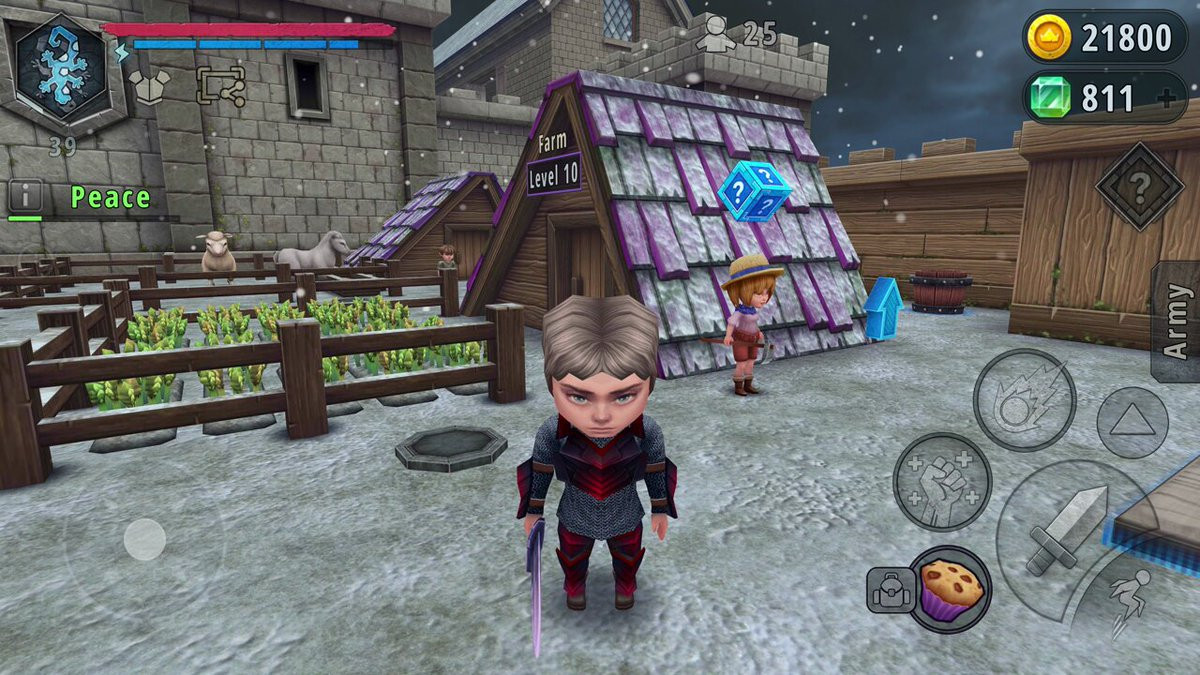The width and height of the screenshot is (1200, 675).
Task: Show the online players count icon
Action: click(x=716, y=34)
